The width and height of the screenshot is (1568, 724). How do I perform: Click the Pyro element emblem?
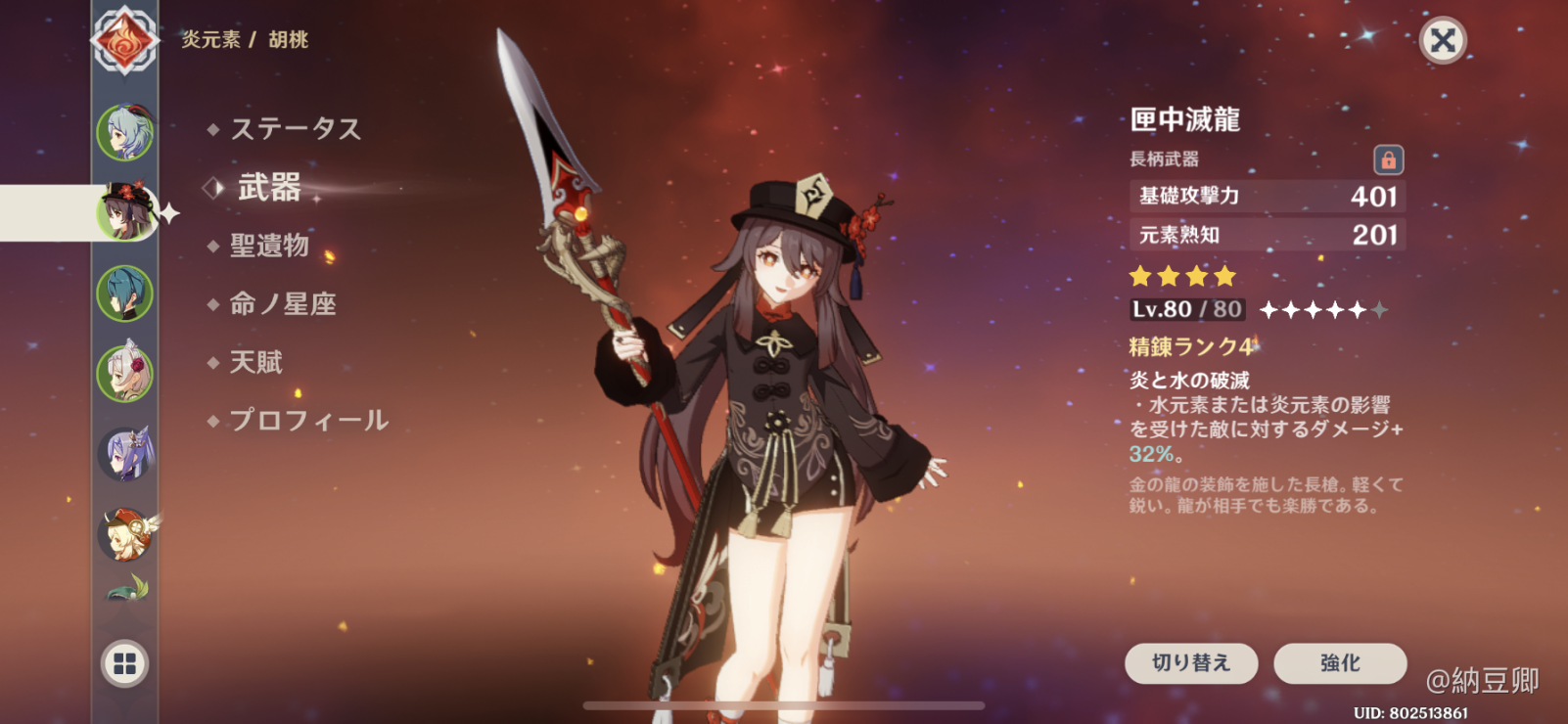124,41
